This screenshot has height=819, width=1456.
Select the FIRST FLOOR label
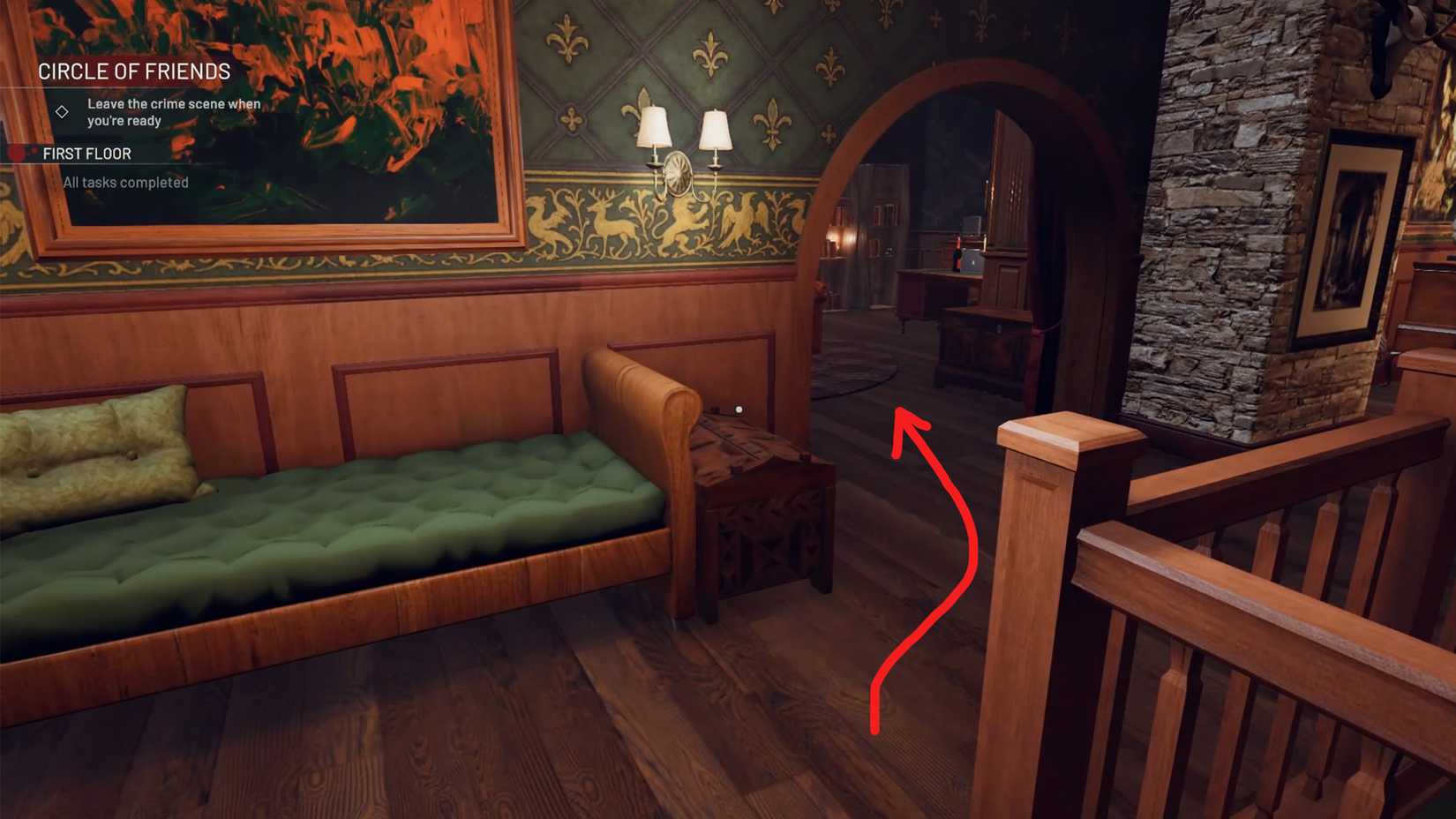88,153
